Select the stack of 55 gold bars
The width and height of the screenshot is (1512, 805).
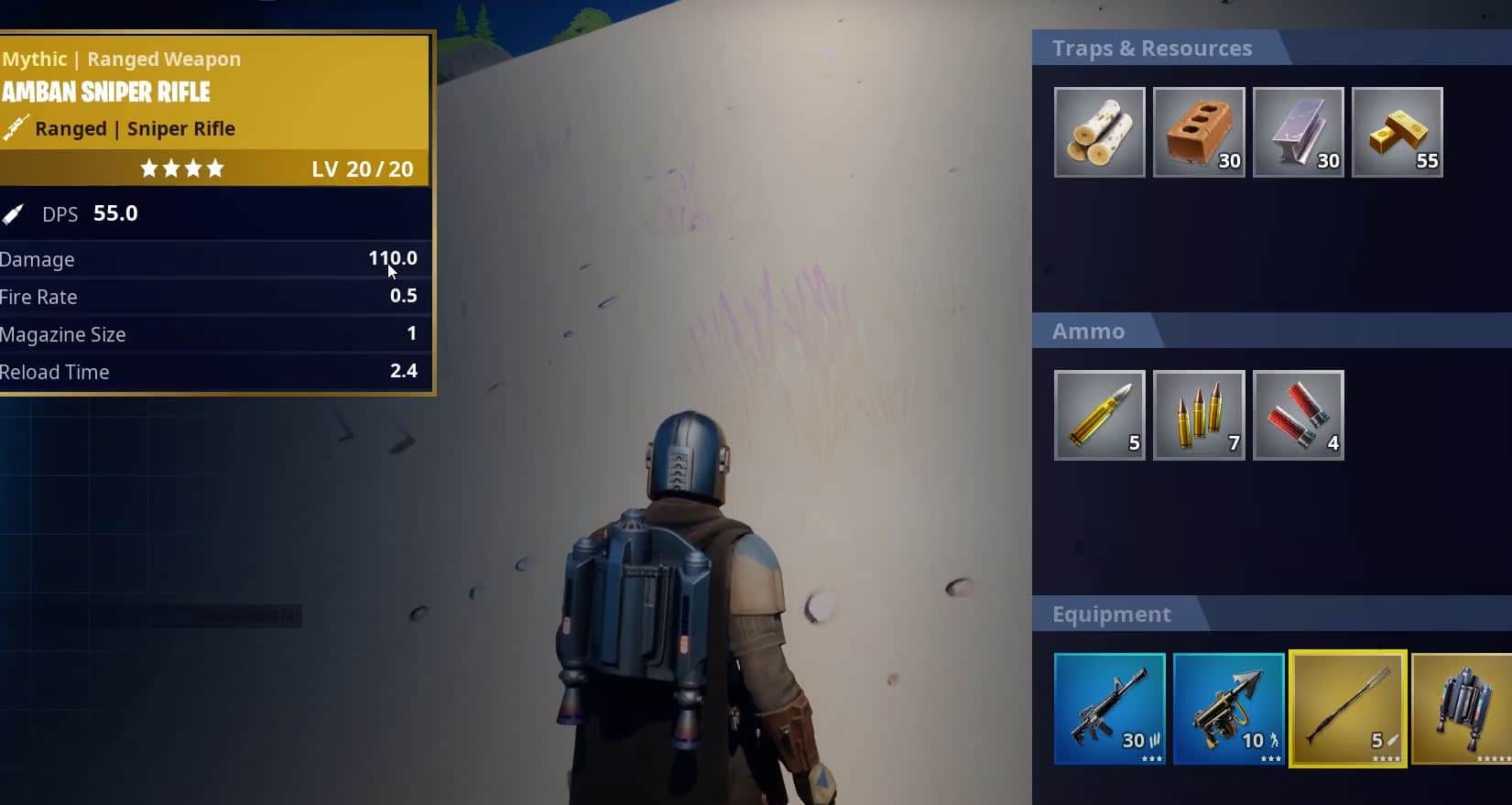[x=1398, y=131]
